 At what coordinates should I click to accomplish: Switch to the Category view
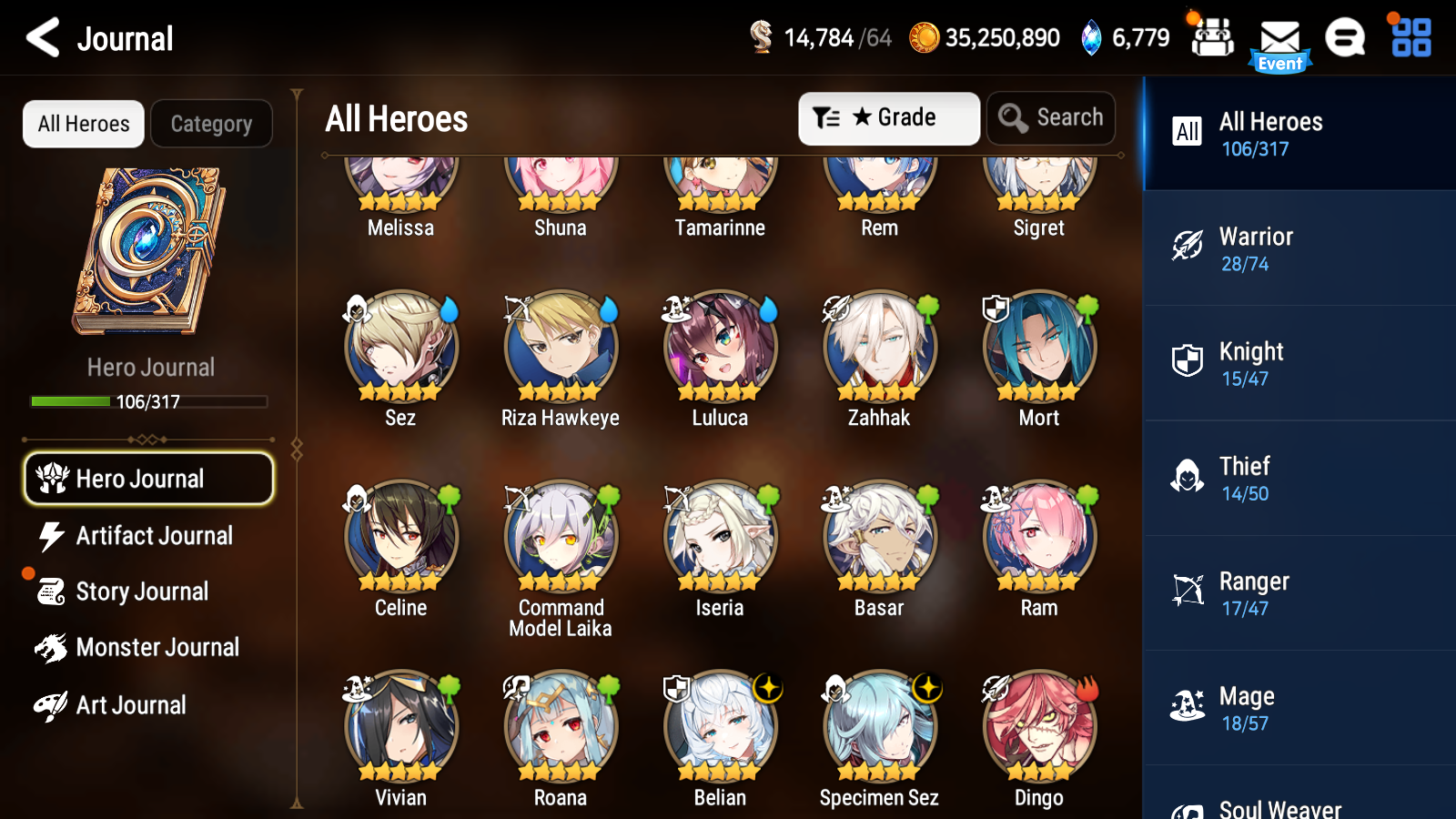tap(211, 124)
